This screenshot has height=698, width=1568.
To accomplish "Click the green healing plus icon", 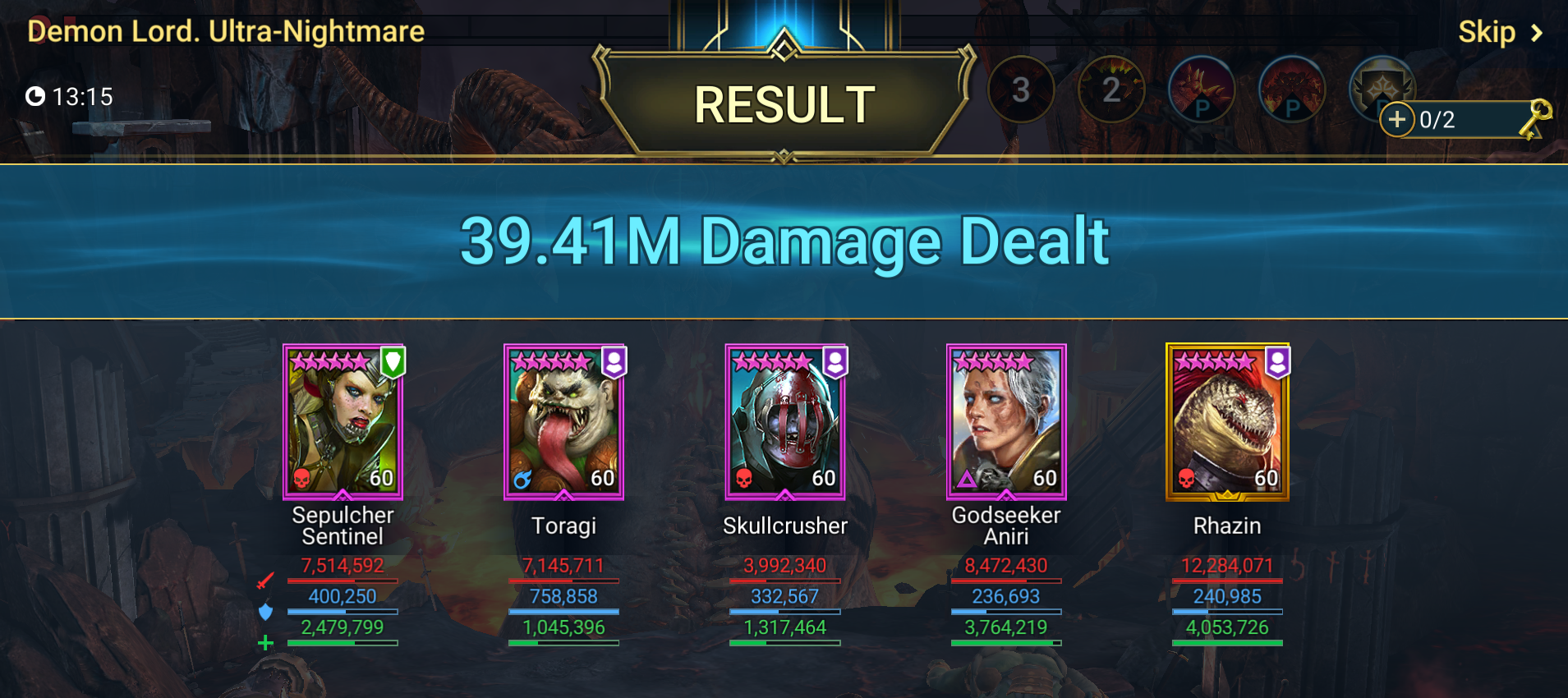I will [264, 643].
